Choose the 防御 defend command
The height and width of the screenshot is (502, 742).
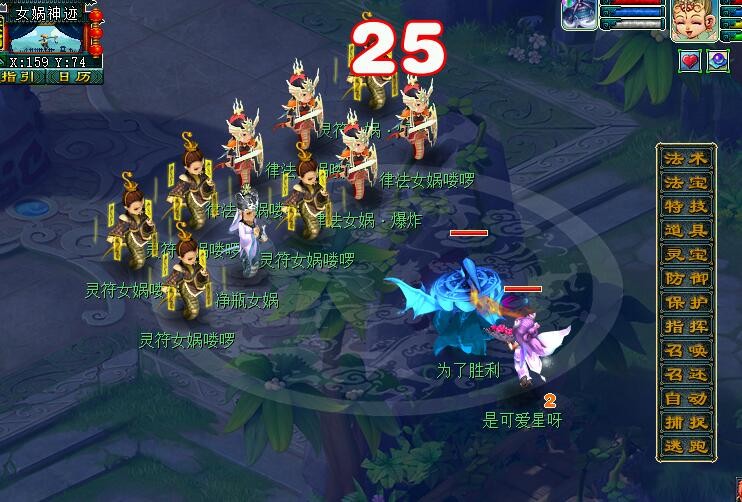(x=686, y=279)
